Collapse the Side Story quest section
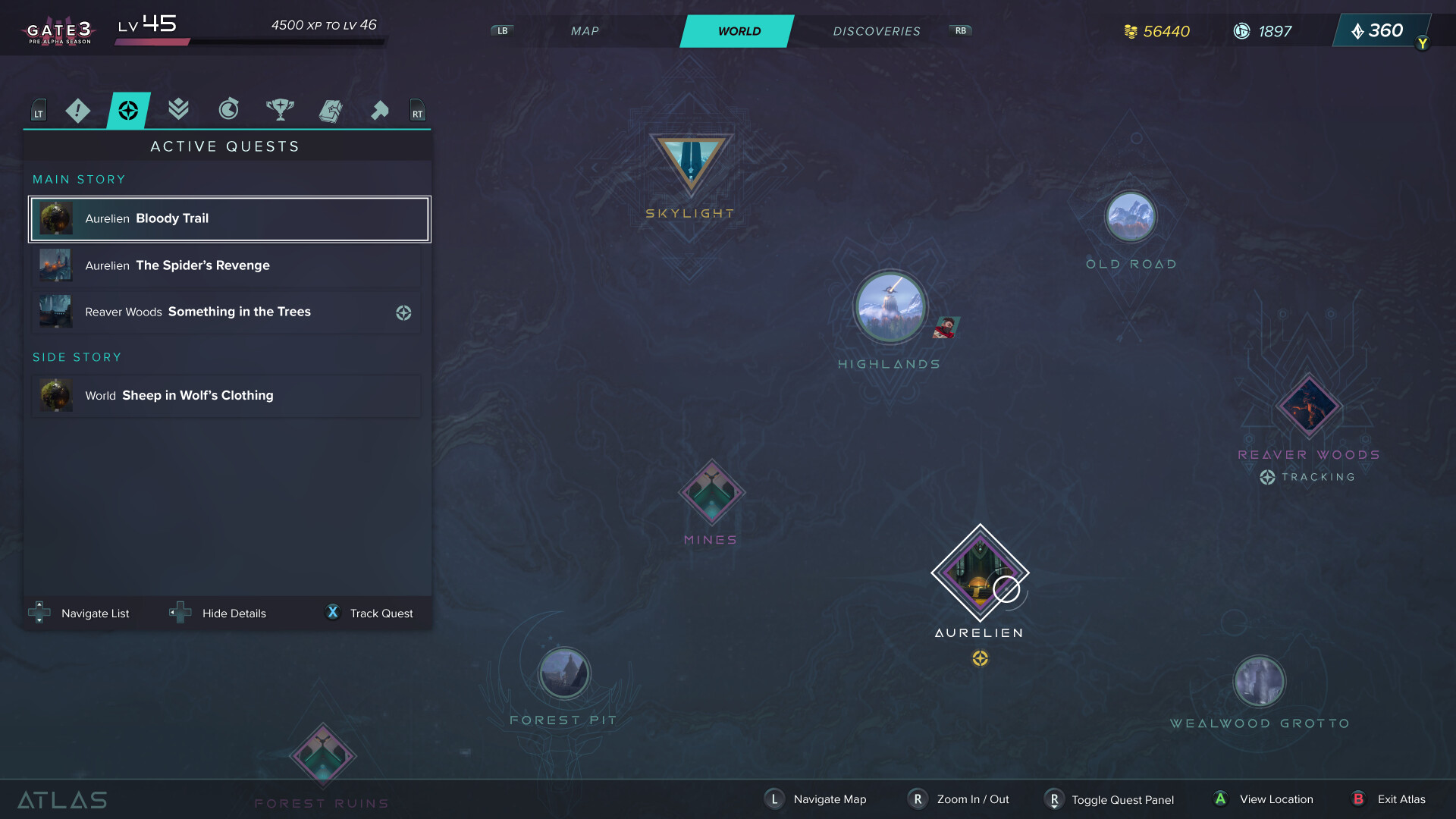Viewport: 1456px width, 819px height. click(77, 356)
